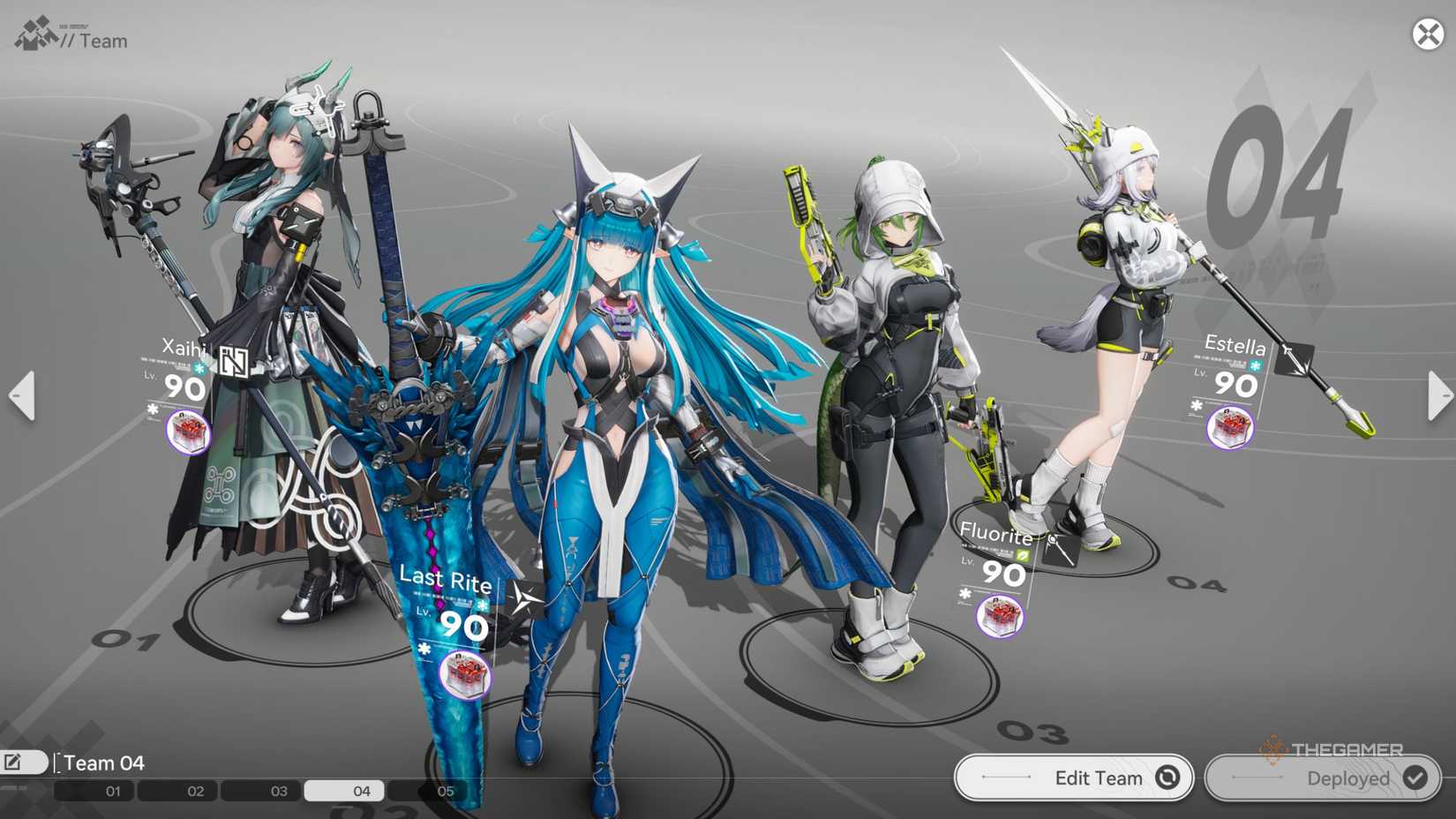Click the pencil edit icon near Team 04

(x=12, y=761)
